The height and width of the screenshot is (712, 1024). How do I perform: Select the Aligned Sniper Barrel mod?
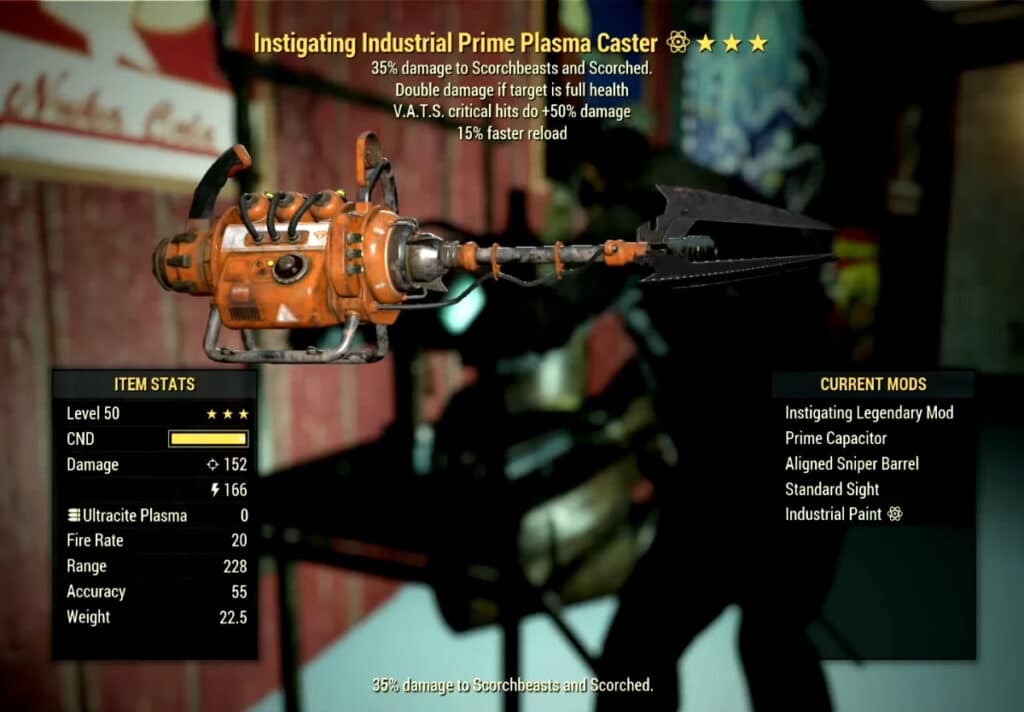point(851,464)
